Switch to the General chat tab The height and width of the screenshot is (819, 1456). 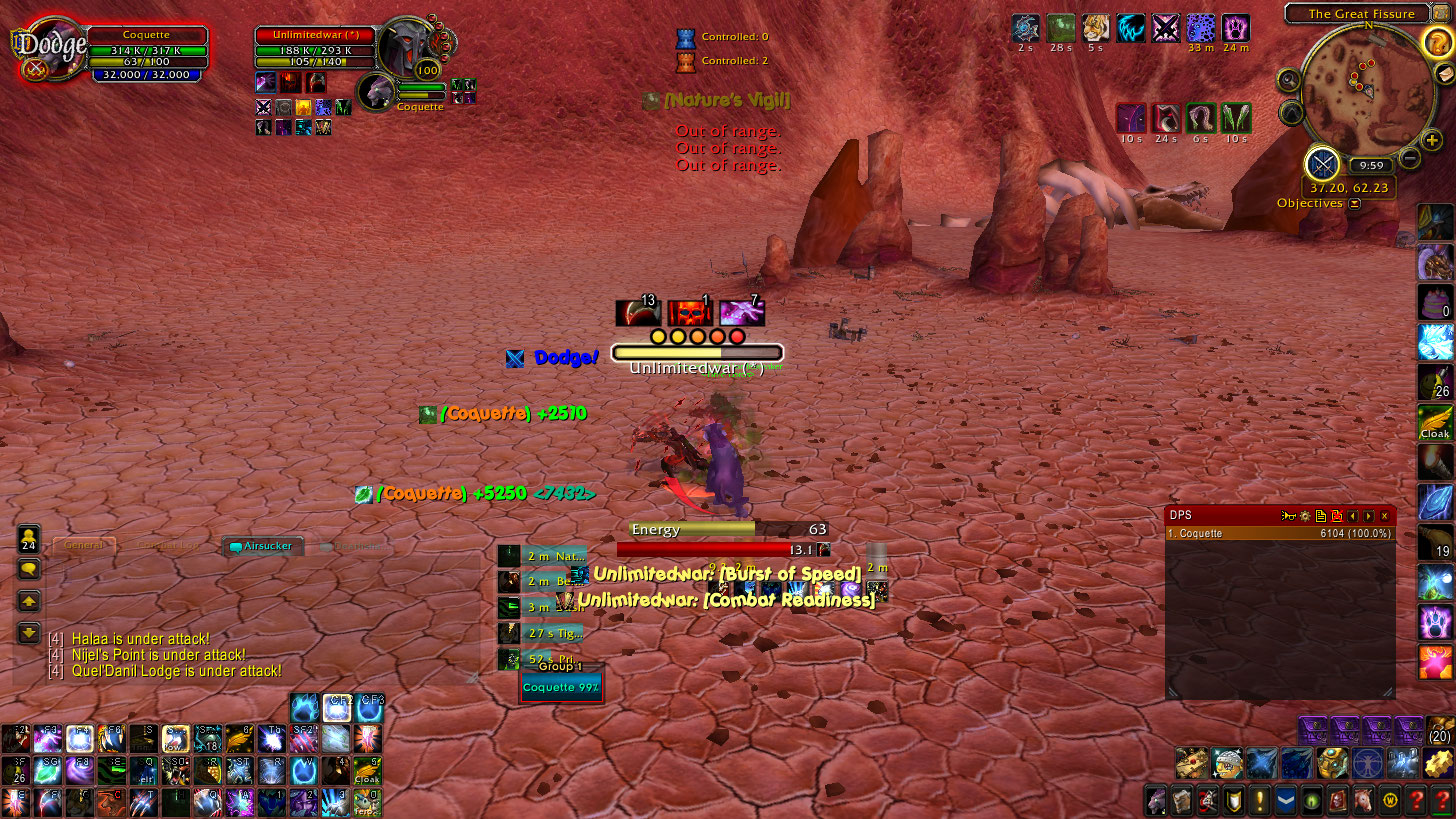click(85, 545)
